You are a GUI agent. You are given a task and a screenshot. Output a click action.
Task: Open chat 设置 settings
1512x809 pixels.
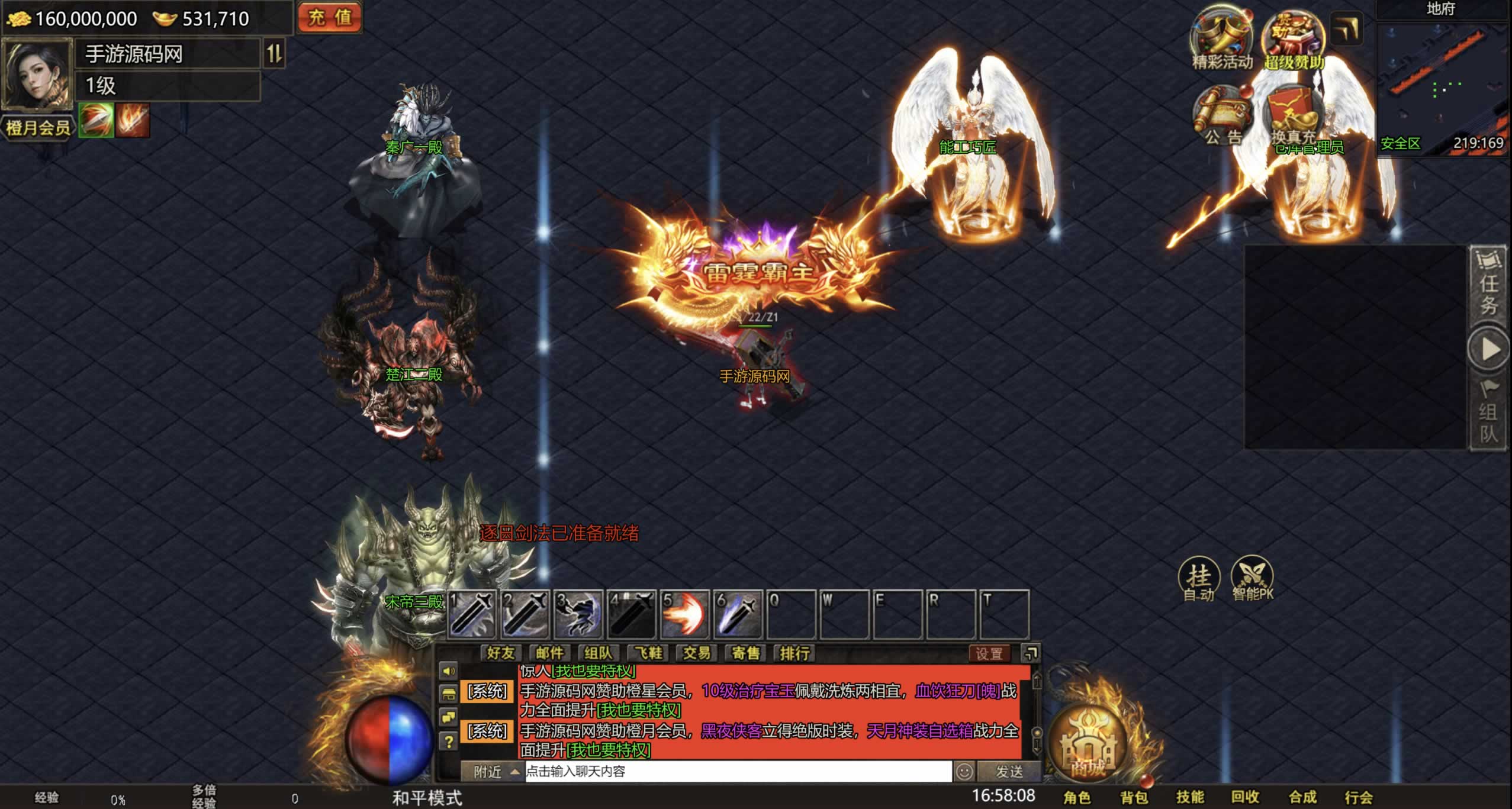989,654
